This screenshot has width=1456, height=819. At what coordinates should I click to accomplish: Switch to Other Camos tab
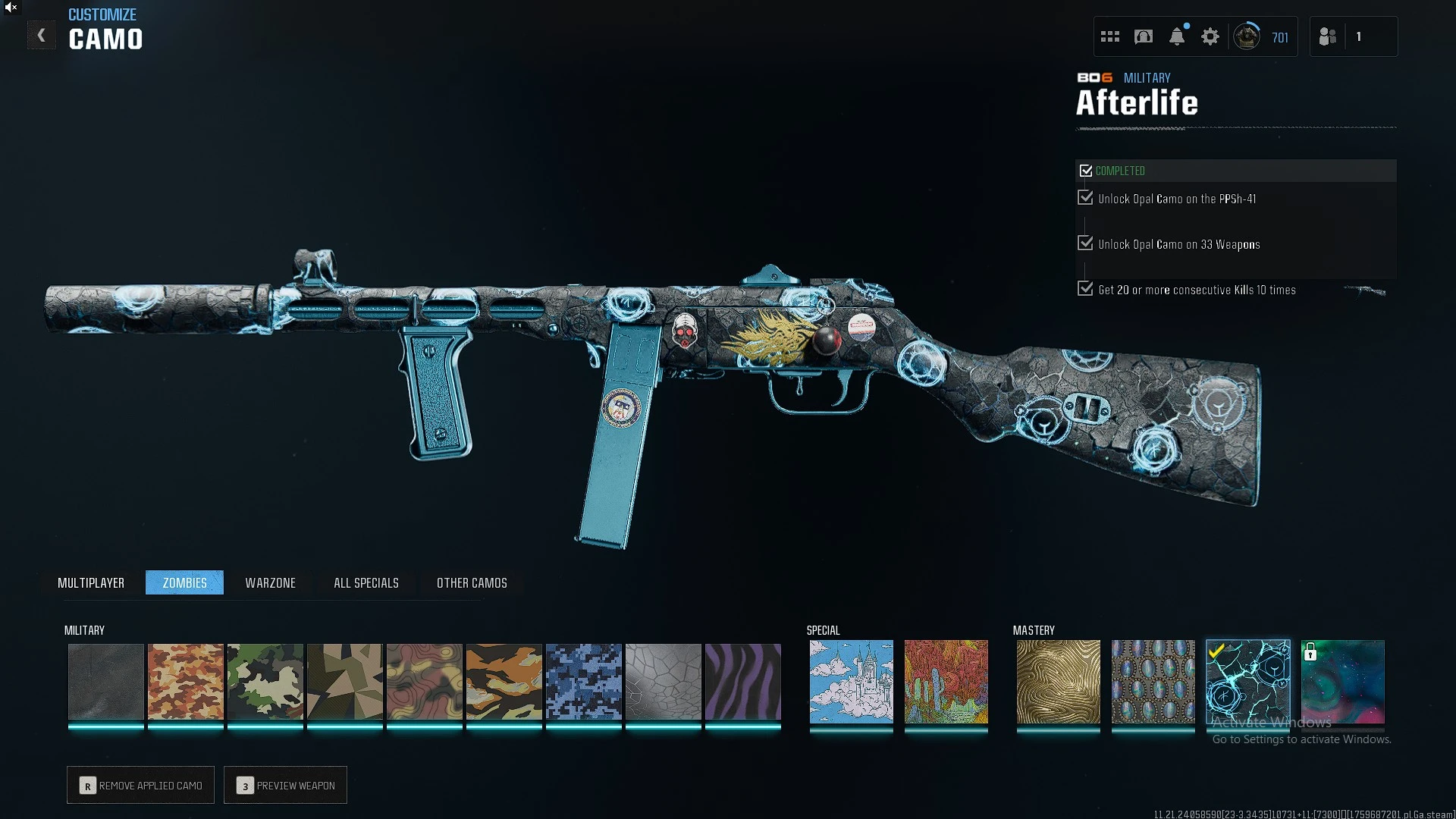pyautogui.click(x=472, y=582)
